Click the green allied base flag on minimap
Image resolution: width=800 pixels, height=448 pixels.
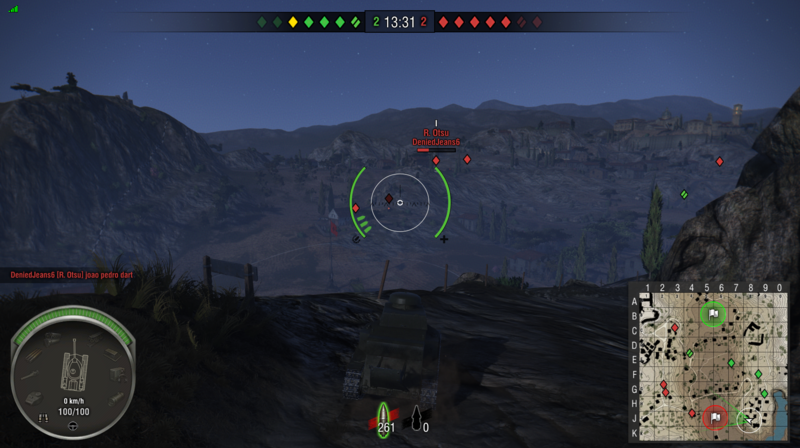(x=713, y=313)
